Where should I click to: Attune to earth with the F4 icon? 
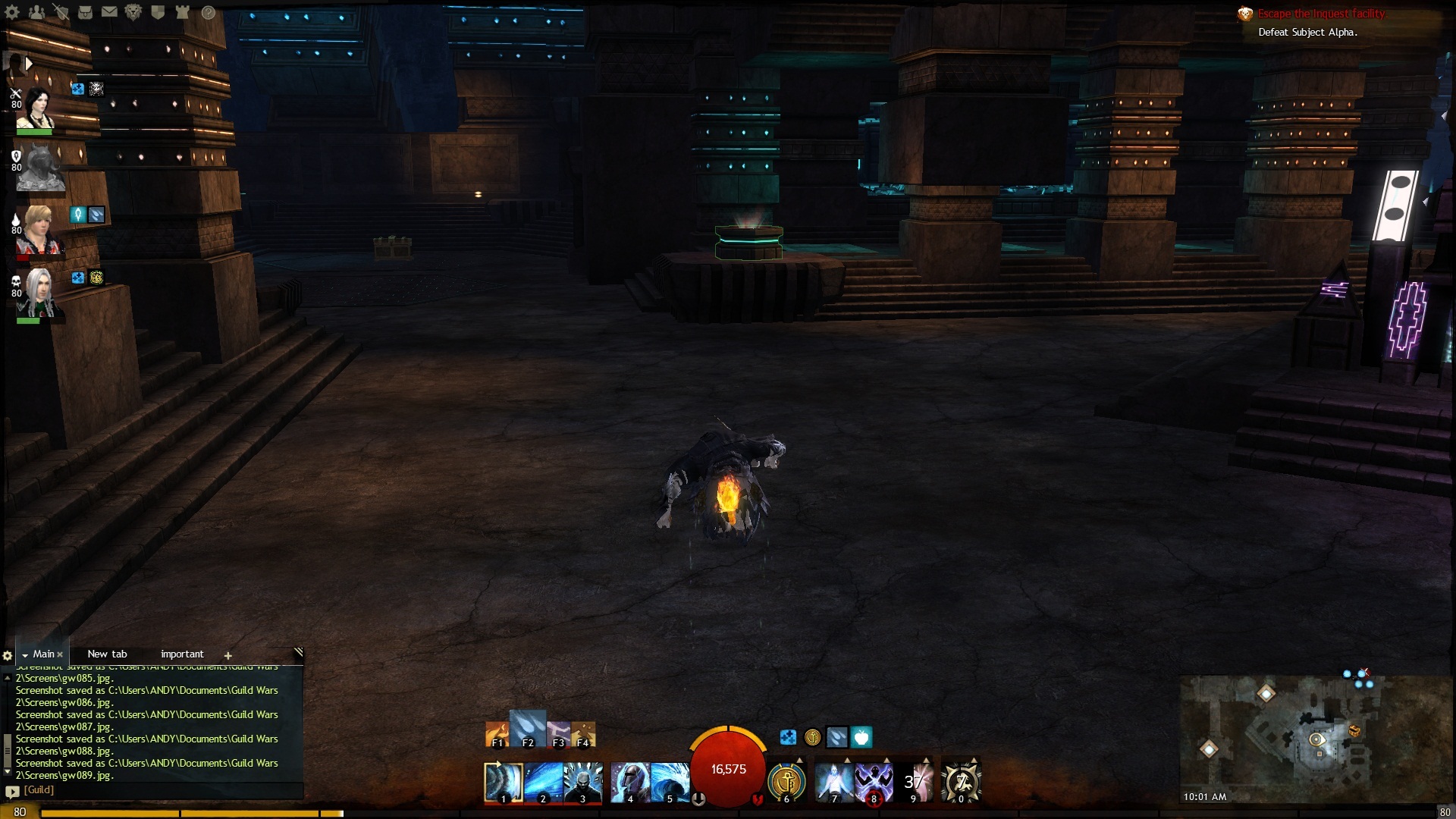point(583,734)
